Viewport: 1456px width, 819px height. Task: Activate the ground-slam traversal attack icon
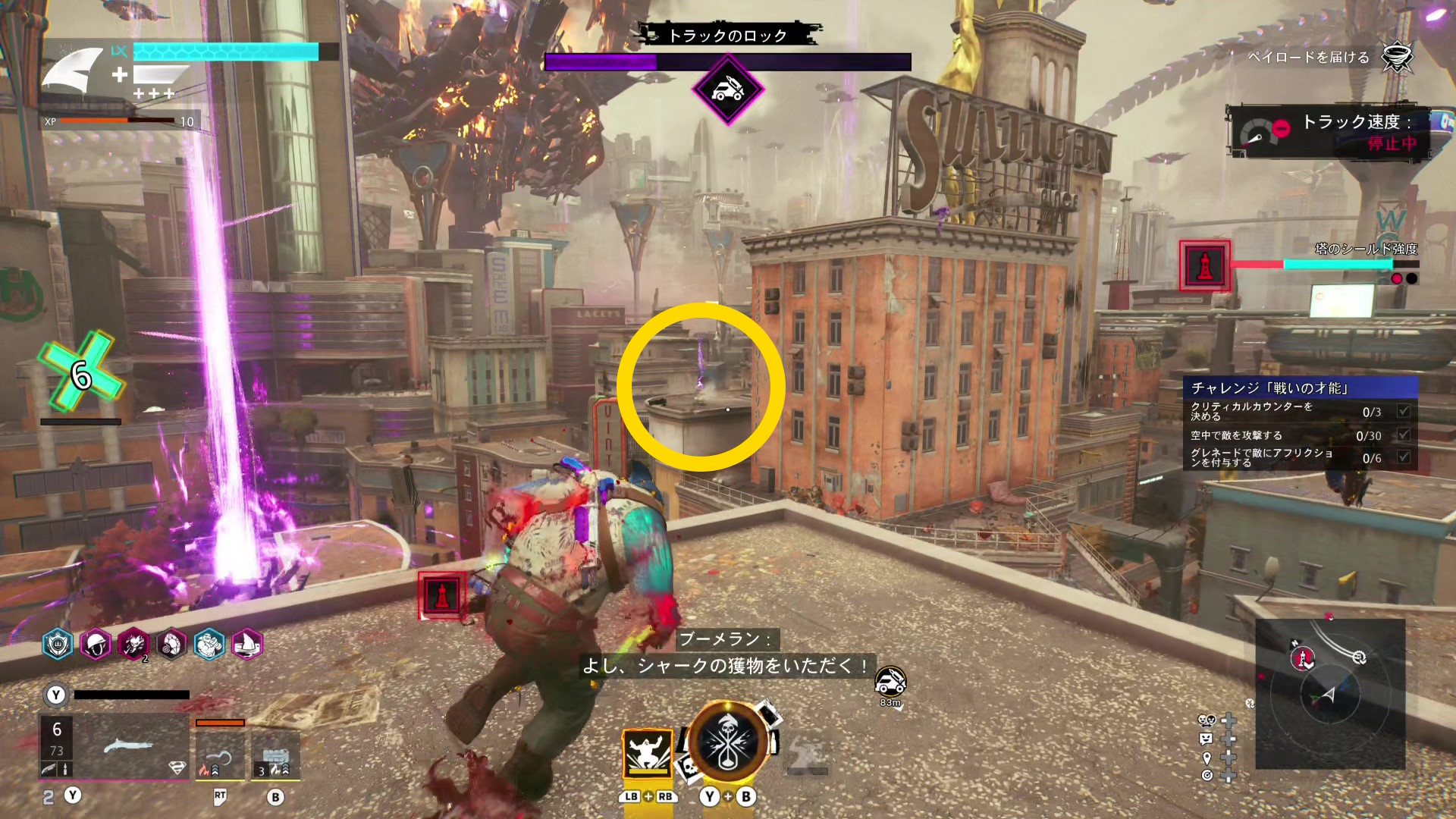click(647, 753)
